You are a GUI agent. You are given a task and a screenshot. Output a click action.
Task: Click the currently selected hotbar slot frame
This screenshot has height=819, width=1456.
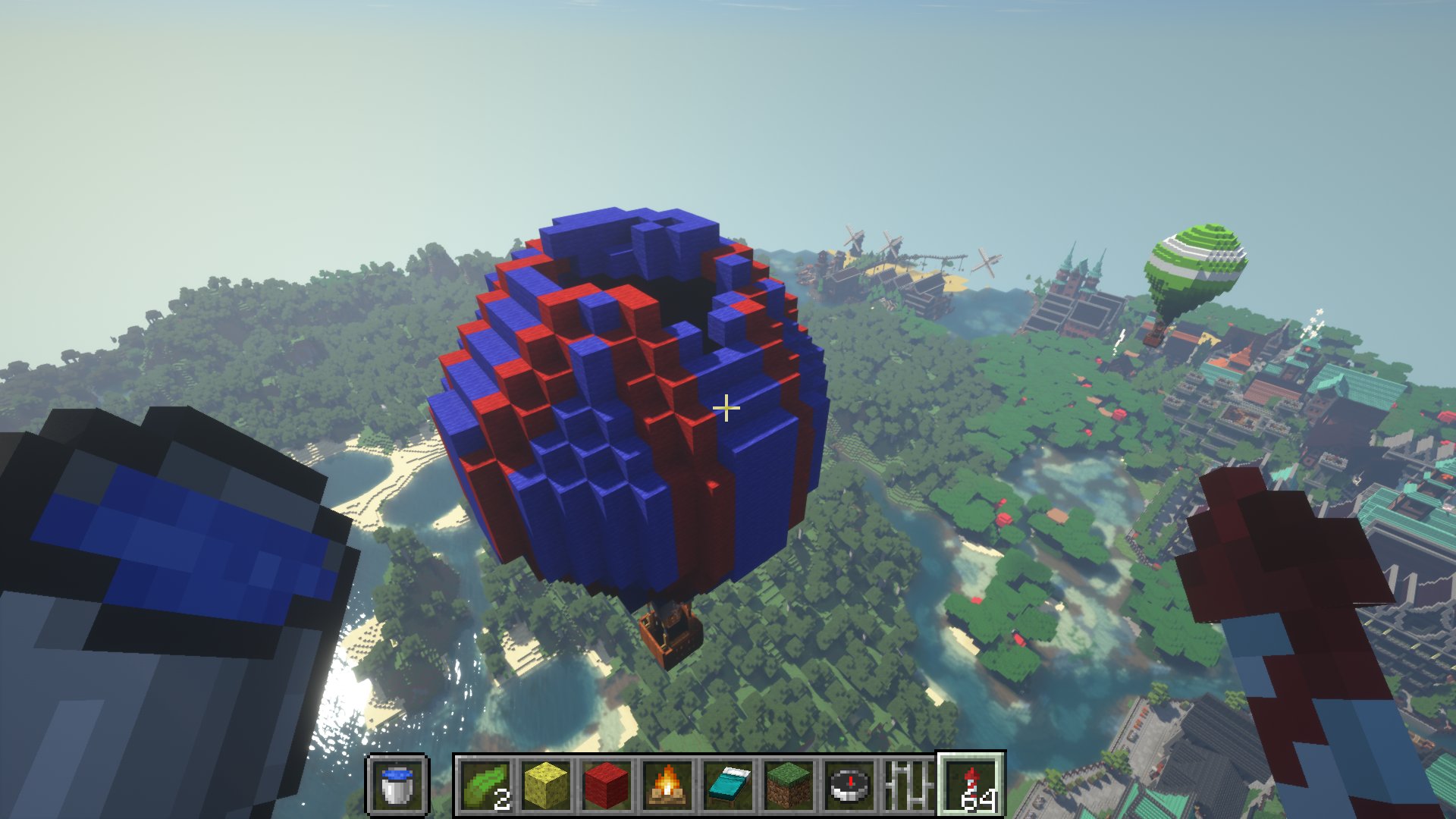971,789
